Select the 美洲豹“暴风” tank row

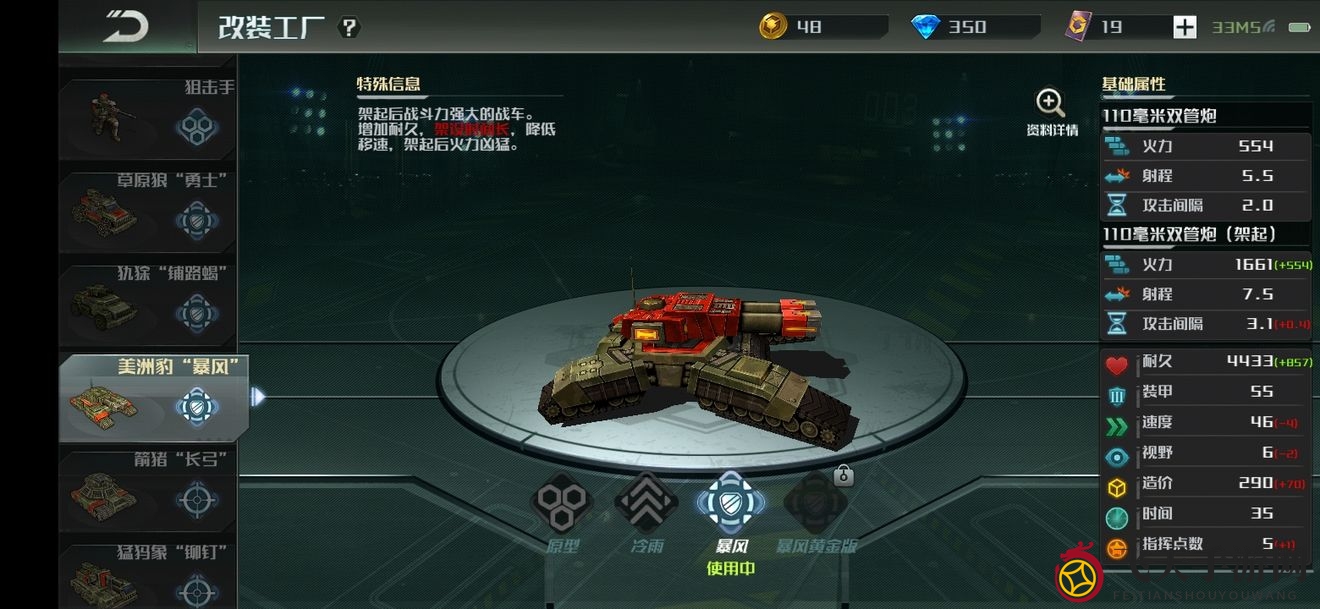click(x=150, y=397)
